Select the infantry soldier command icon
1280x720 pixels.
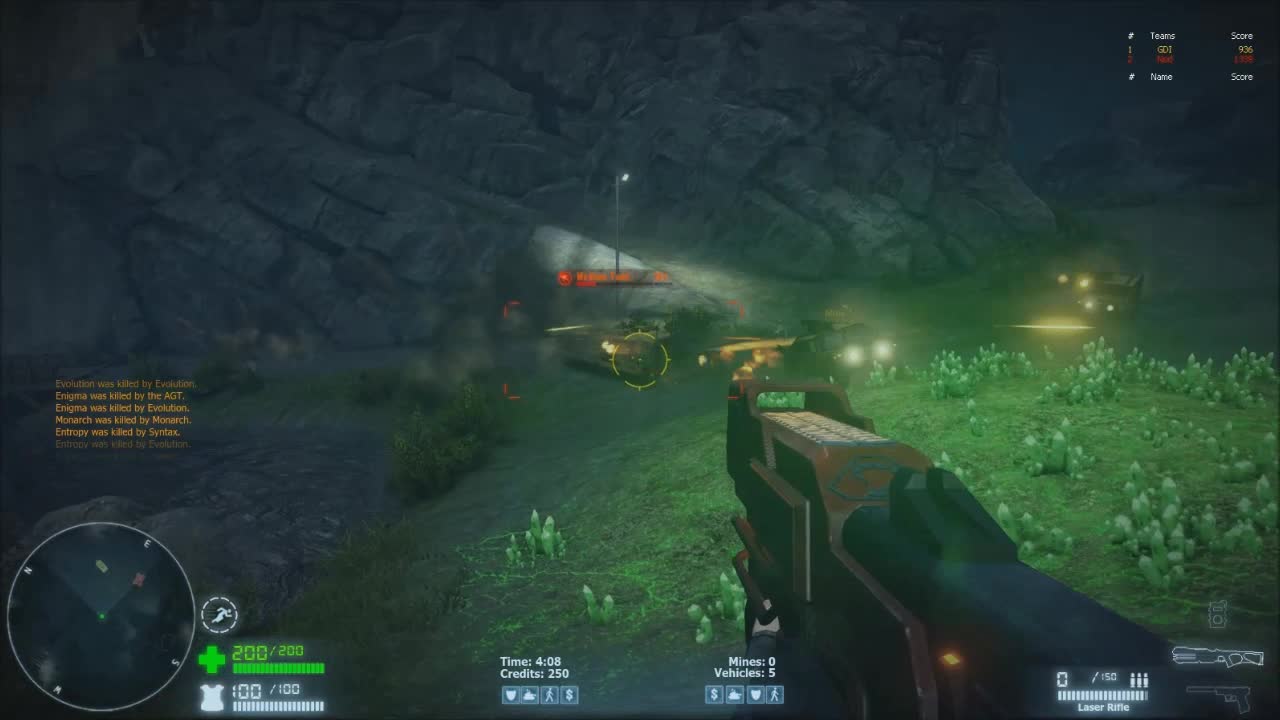tap(548, 695)
